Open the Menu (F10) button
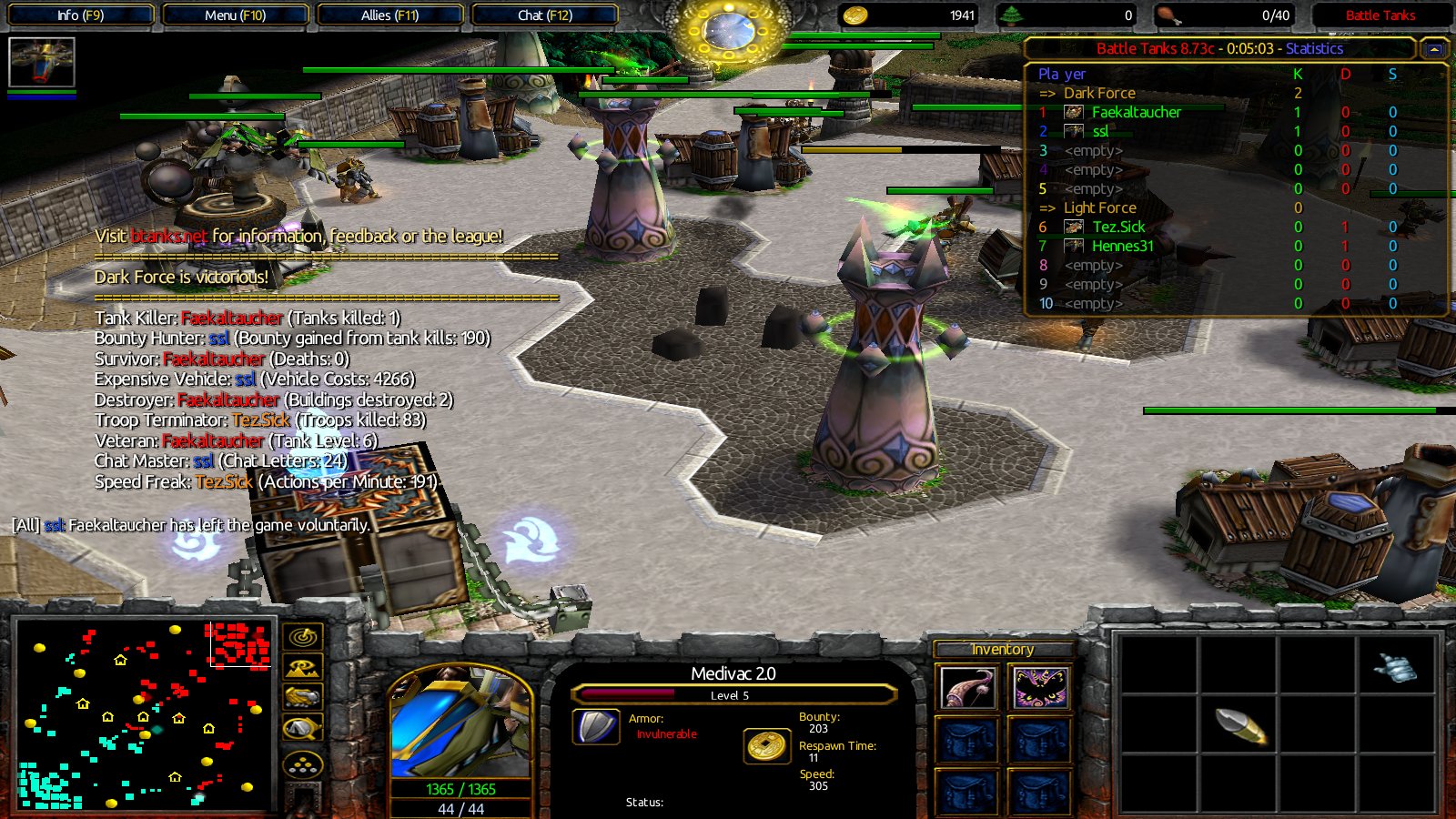The image size is (1456, 819). coord(235,15)
